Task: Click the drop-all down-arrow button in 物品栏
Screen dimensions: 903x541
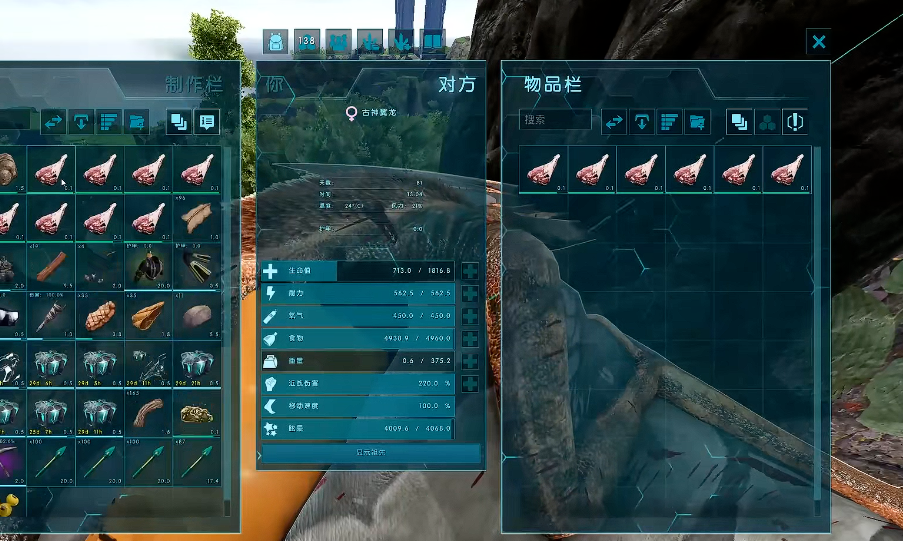Action: (x=641, y=121)
